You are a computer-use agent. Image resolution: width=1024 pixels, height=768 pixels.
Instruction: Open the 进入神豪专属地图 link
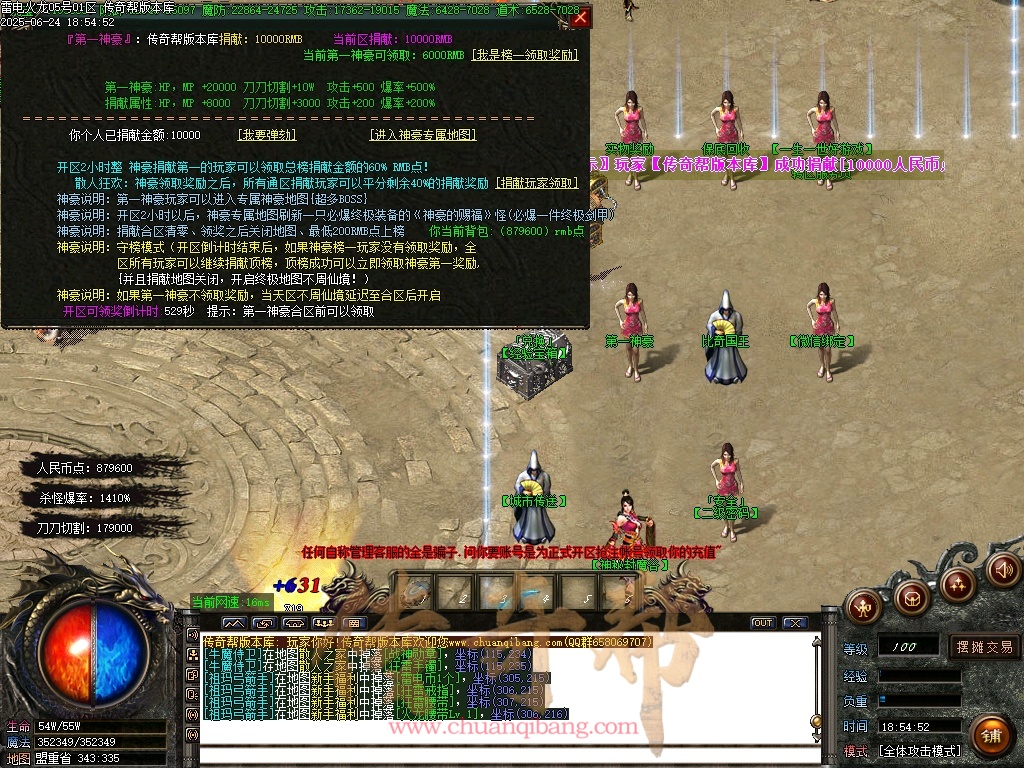[422, 135]
